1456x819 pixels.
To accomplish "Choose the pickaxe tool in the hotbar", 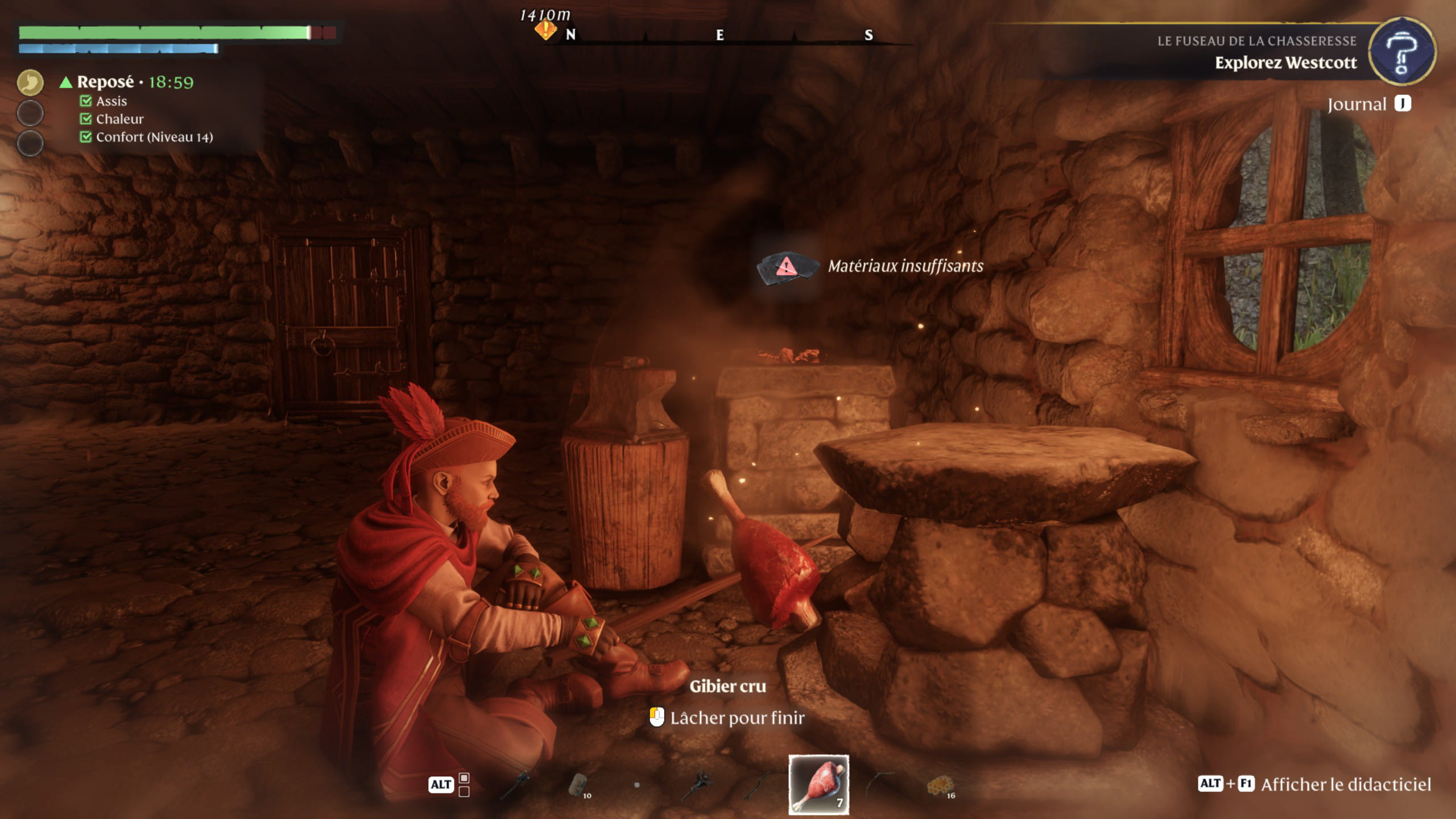I will click(x=516, y=784).
